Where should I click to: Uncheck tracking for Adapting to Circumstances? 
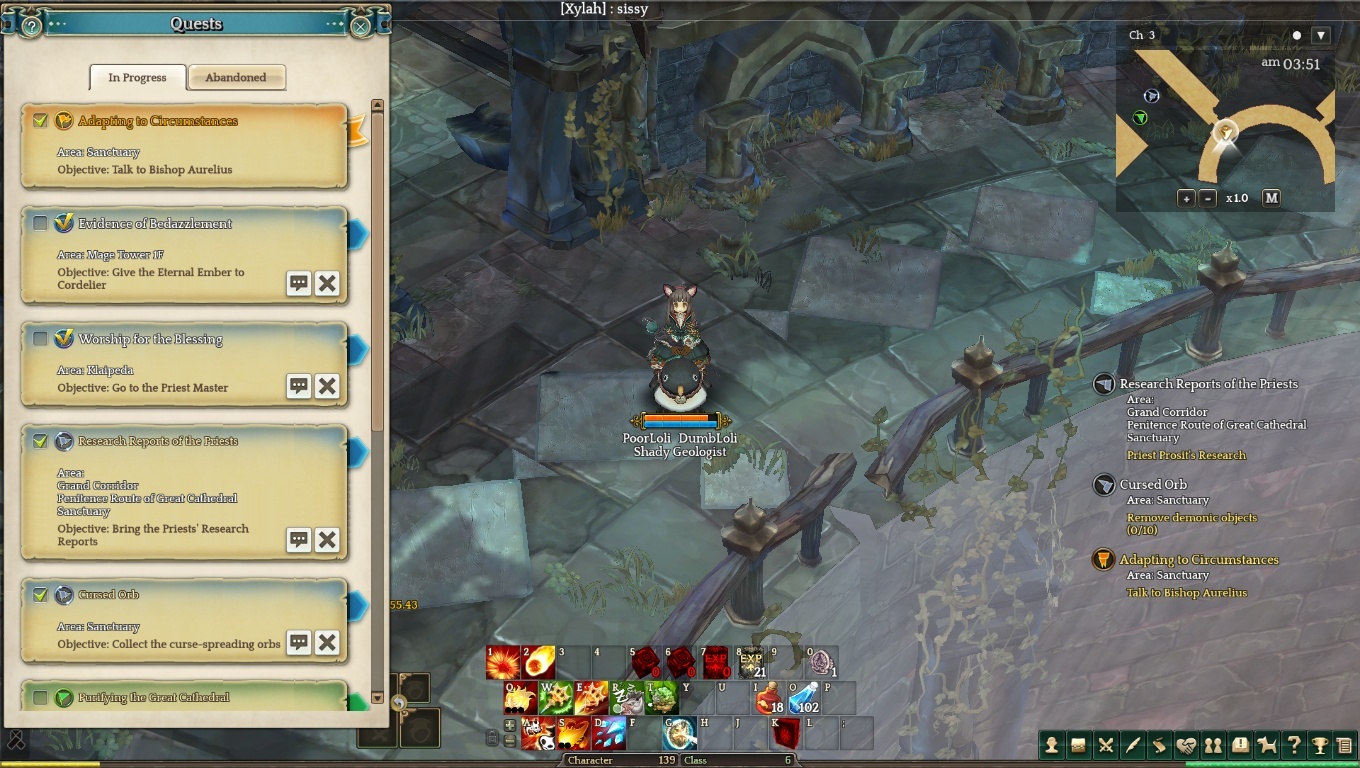(40, 121)
